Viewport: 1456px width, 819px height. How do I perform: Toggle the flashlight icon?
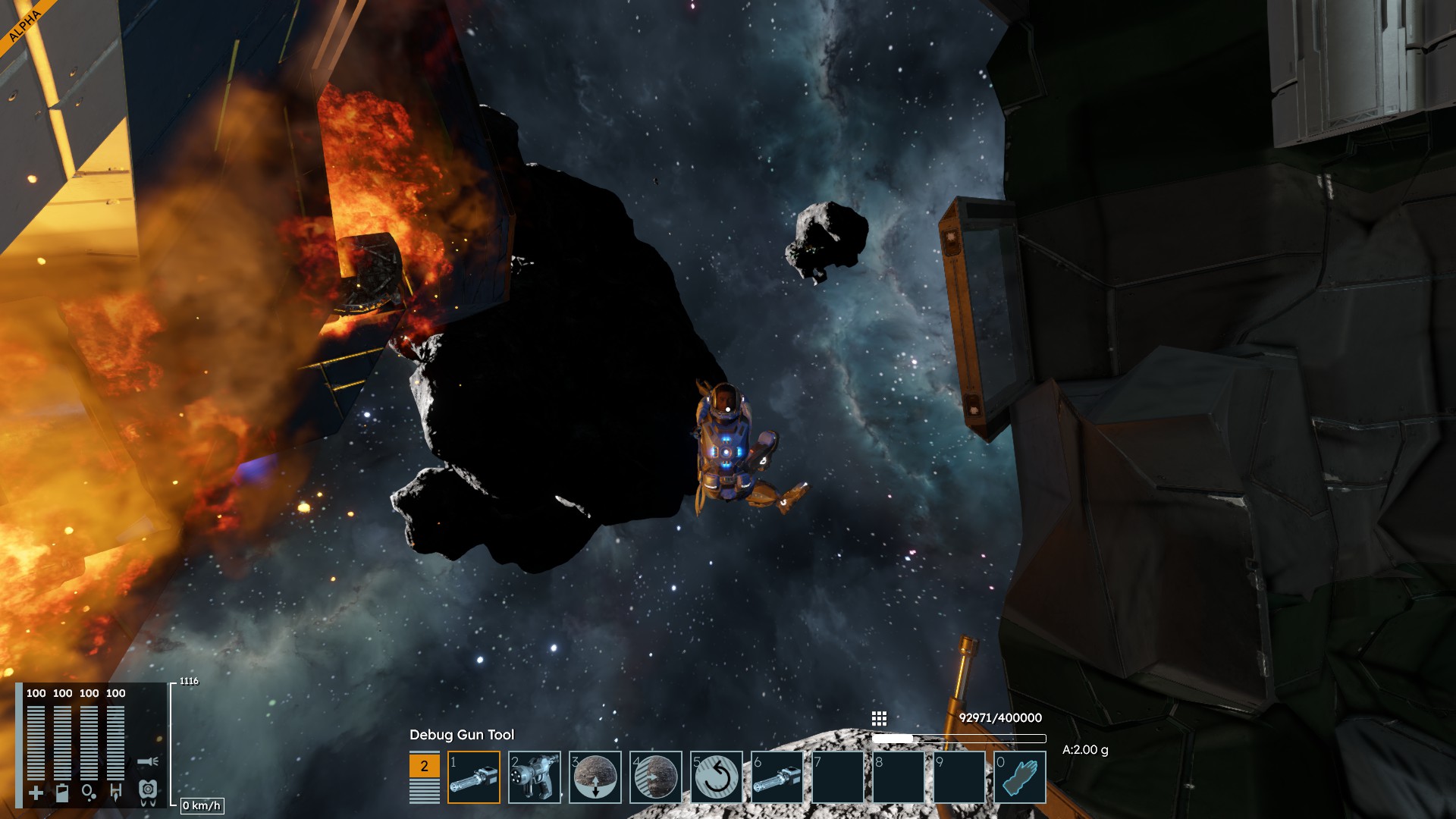pos(148,761)
